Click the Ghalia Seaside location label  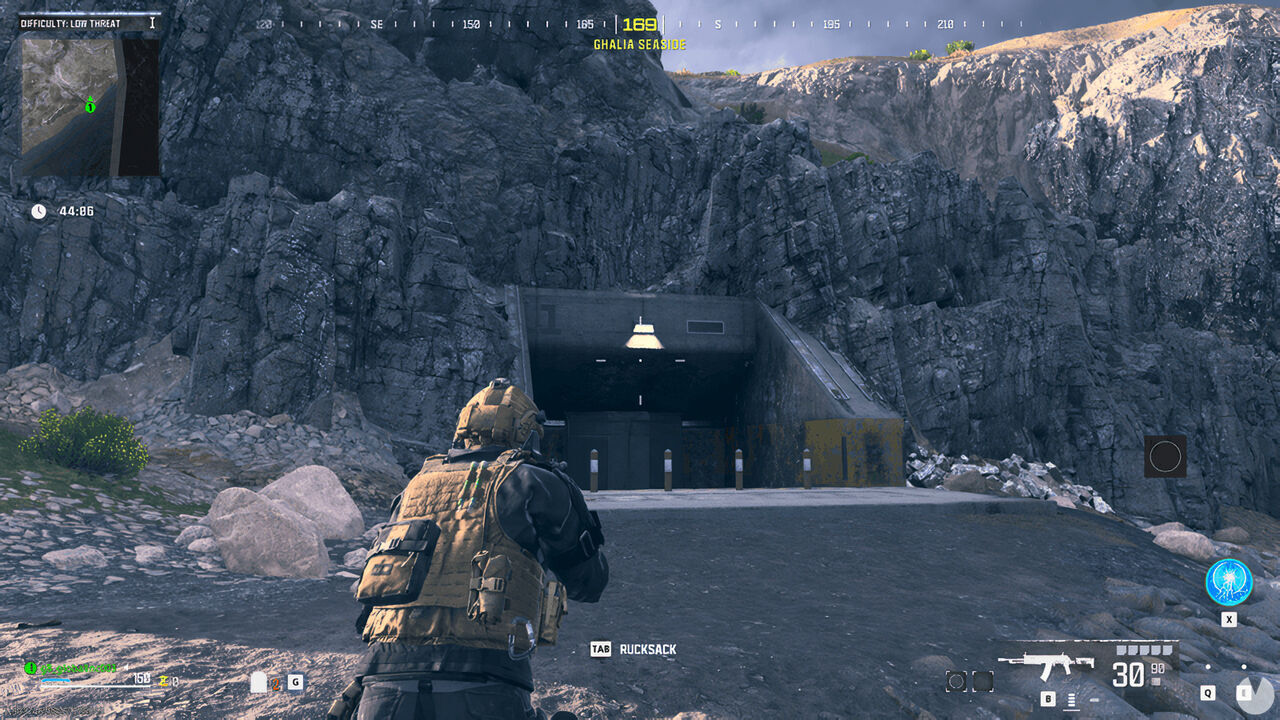pyautogui.click(x=638, y=43)
